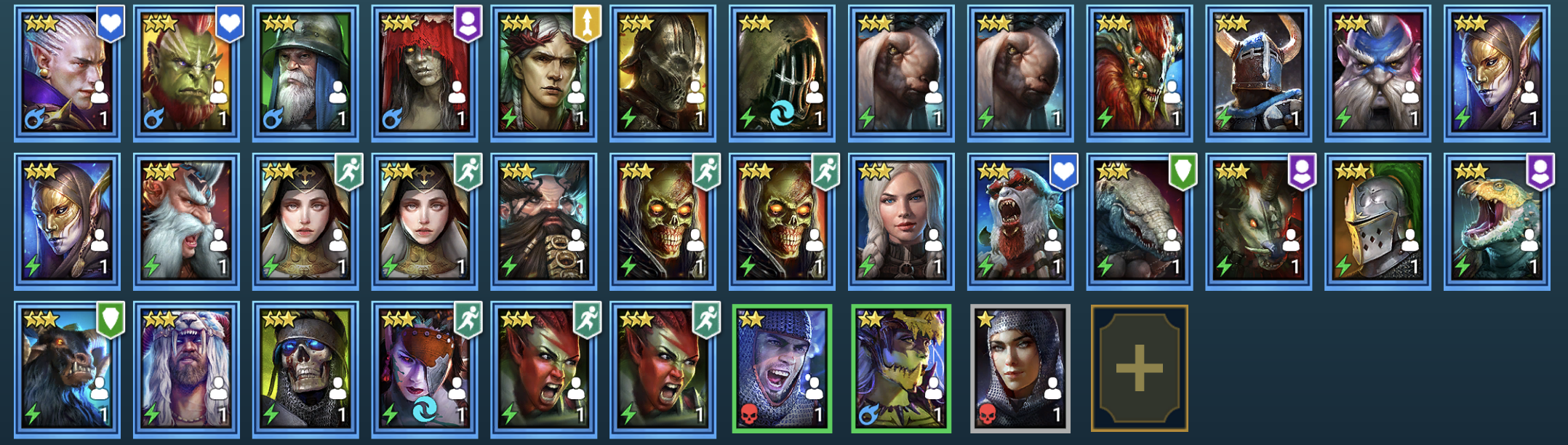The width and height of the screenshot is (1568, 445).
Task: Select the pale elf in purple robes
Action: pos(67,73)
